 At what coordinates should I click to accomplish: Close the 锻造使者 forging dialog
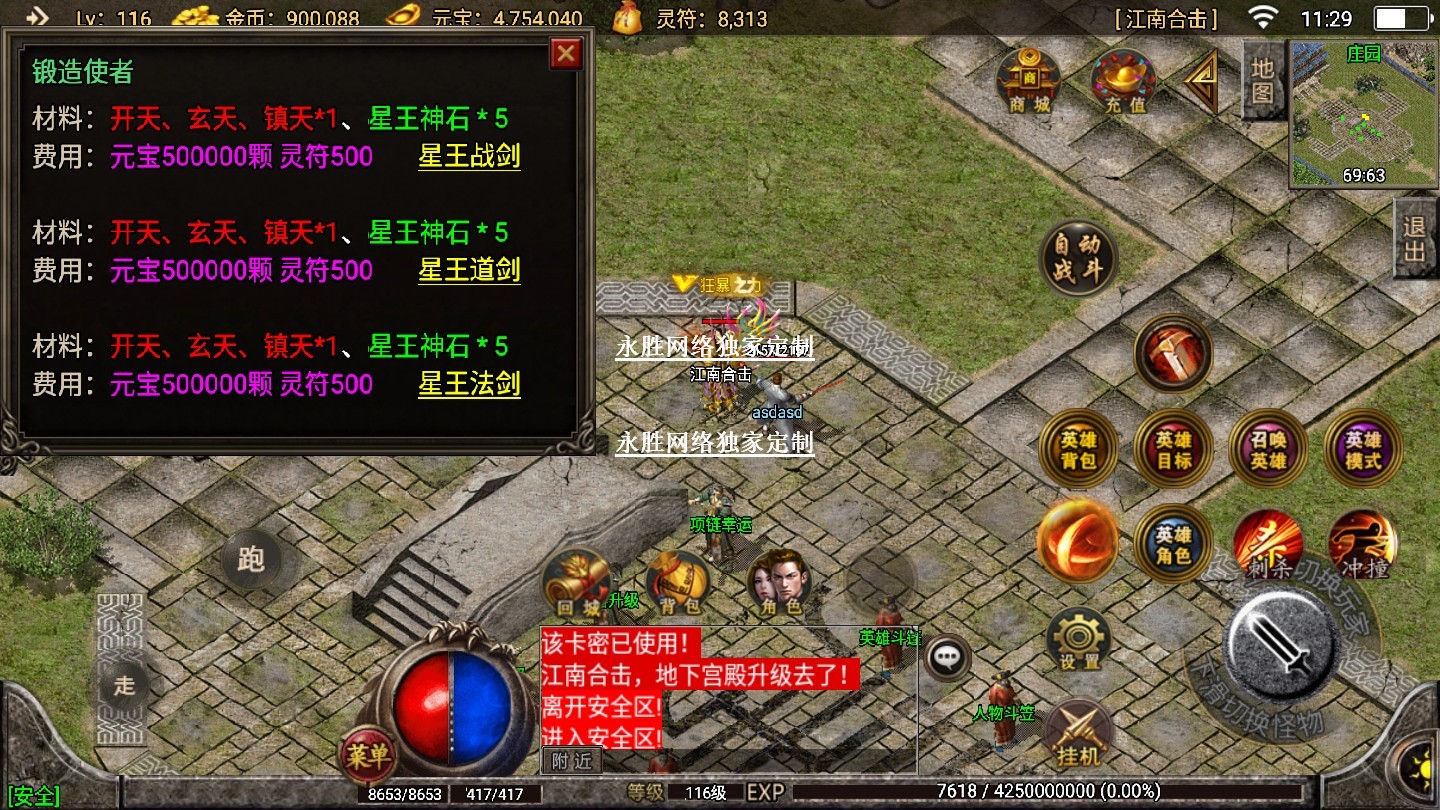[566, 53]
